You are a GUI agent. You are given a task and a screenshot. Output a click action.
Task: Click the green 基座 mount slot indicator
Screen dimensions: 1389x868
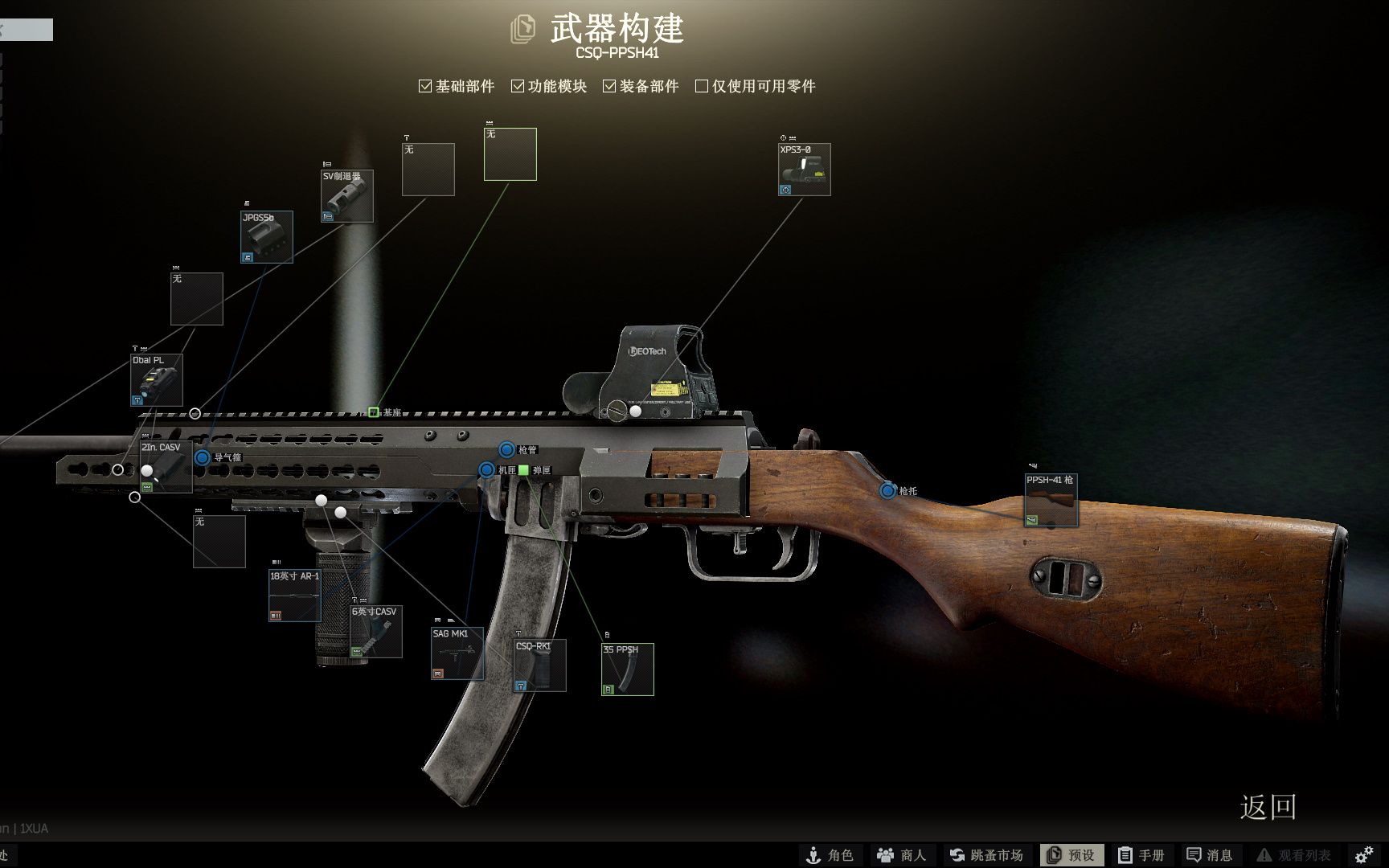[374, 411]
